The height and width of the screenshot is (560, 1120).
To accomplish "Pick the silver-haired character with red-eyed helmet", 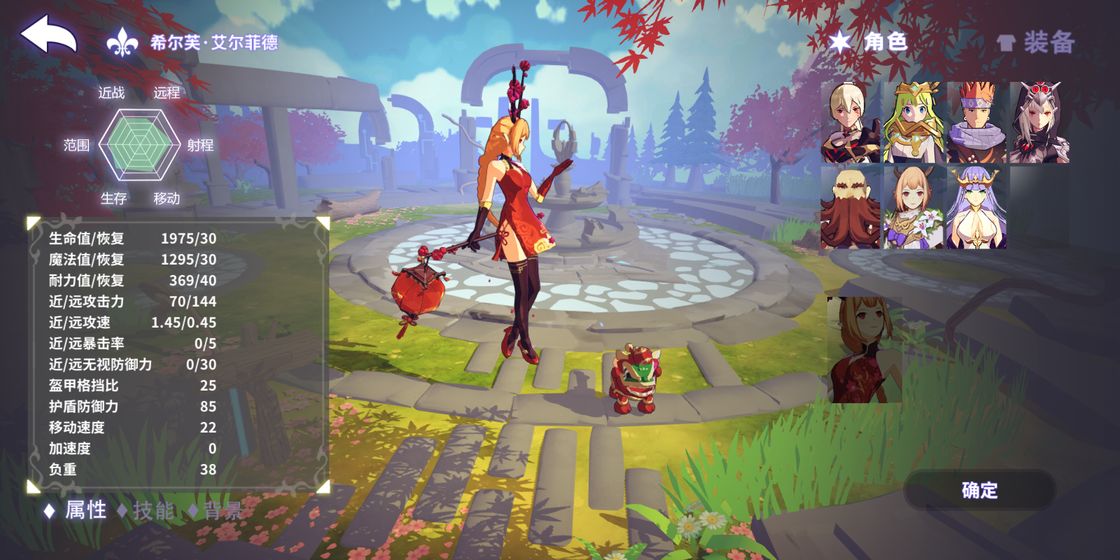I will click(x=1039, y=123).
